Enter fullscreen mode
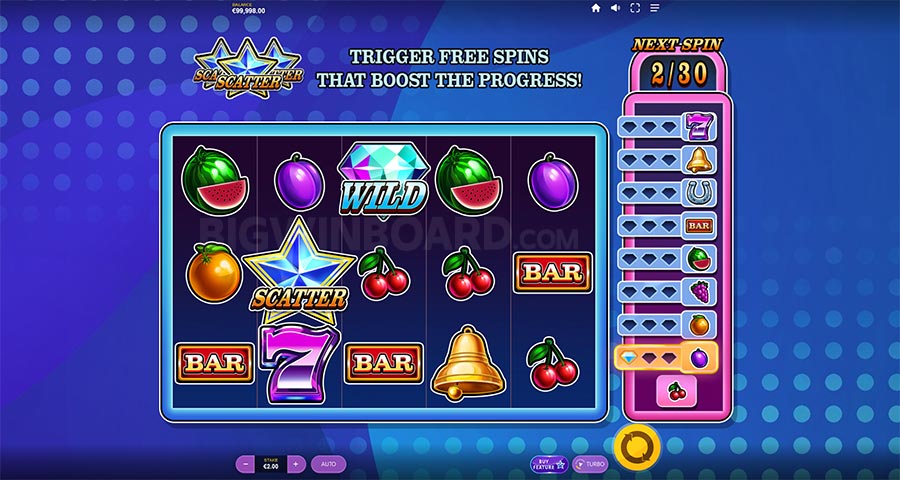 point(636,8)
